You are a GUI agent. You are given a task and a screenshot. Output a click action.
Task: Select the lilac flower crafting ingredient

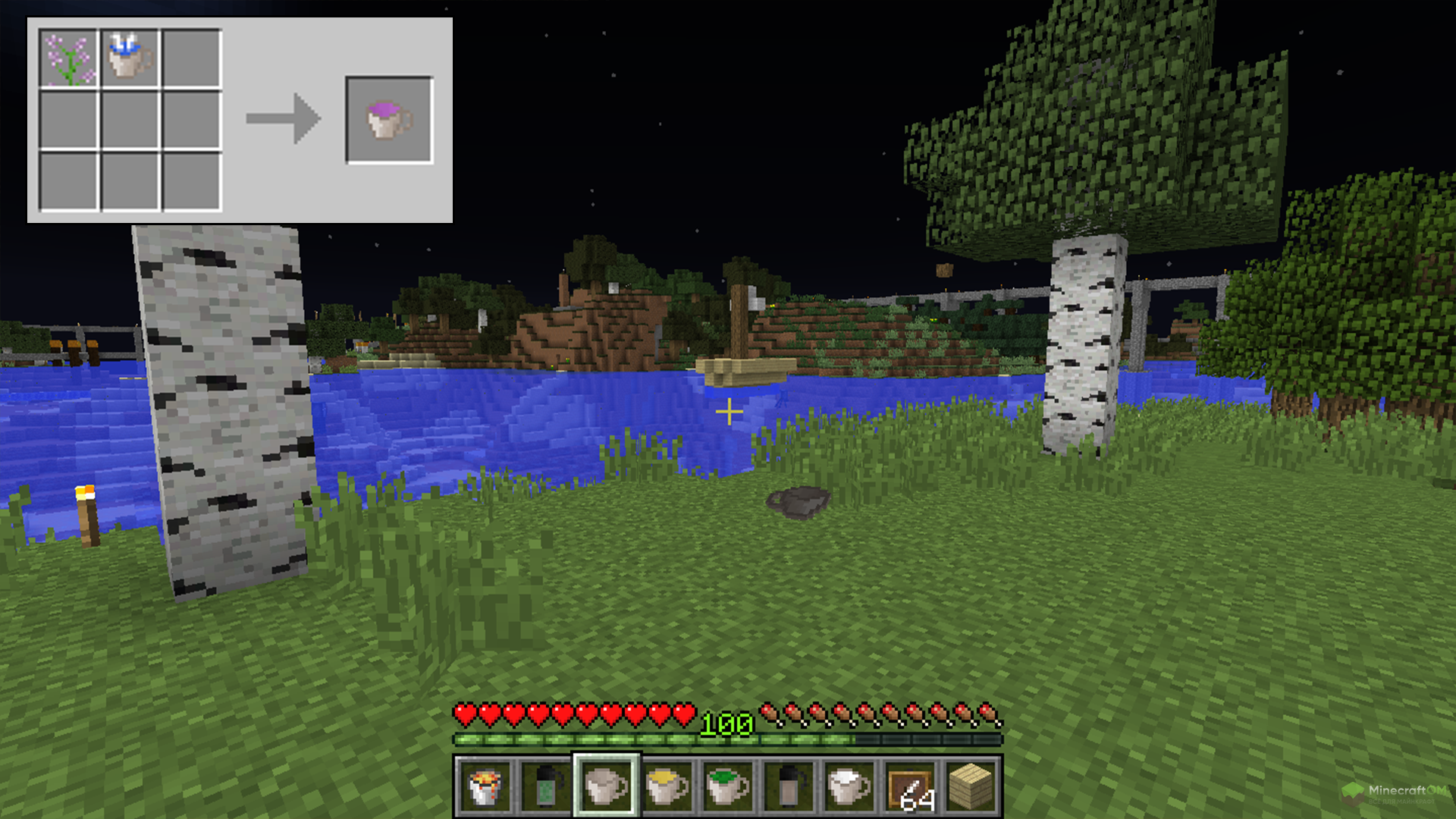pyautogui.click(x=68, y=58)
